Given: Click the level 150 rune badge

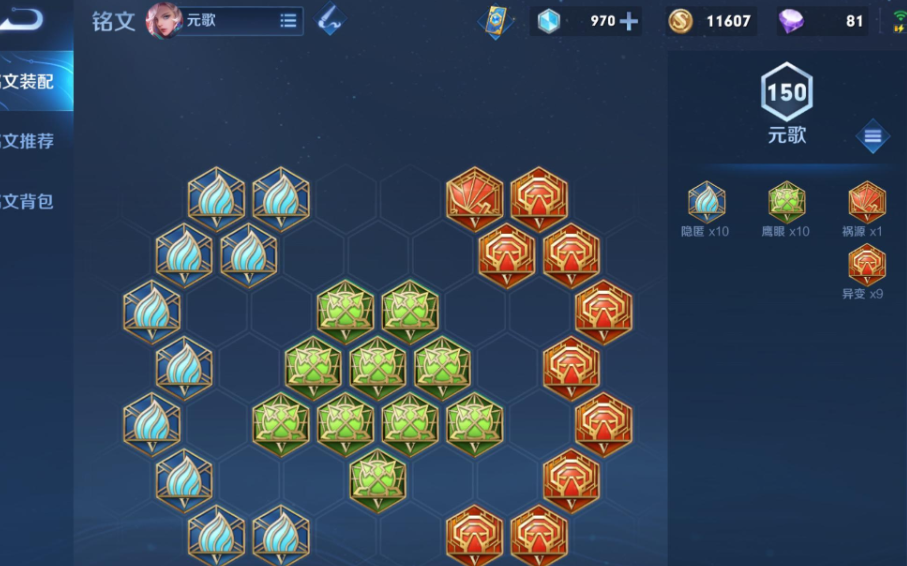Looking at the screenshot, I should 786,94.
